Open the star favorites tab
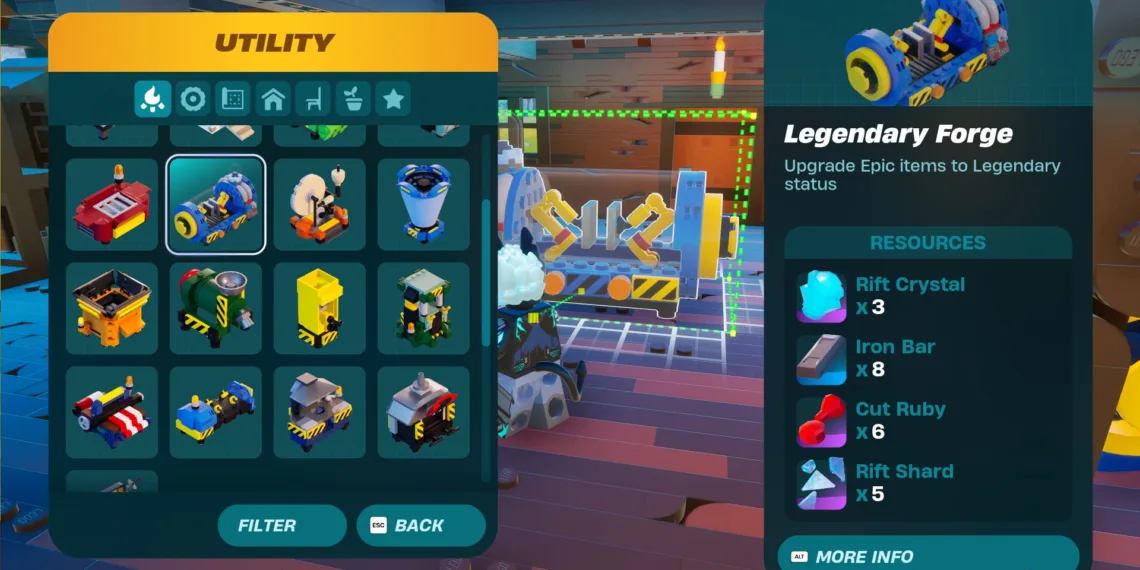This screenshot has height=570, width=1140. pos(393,99)
